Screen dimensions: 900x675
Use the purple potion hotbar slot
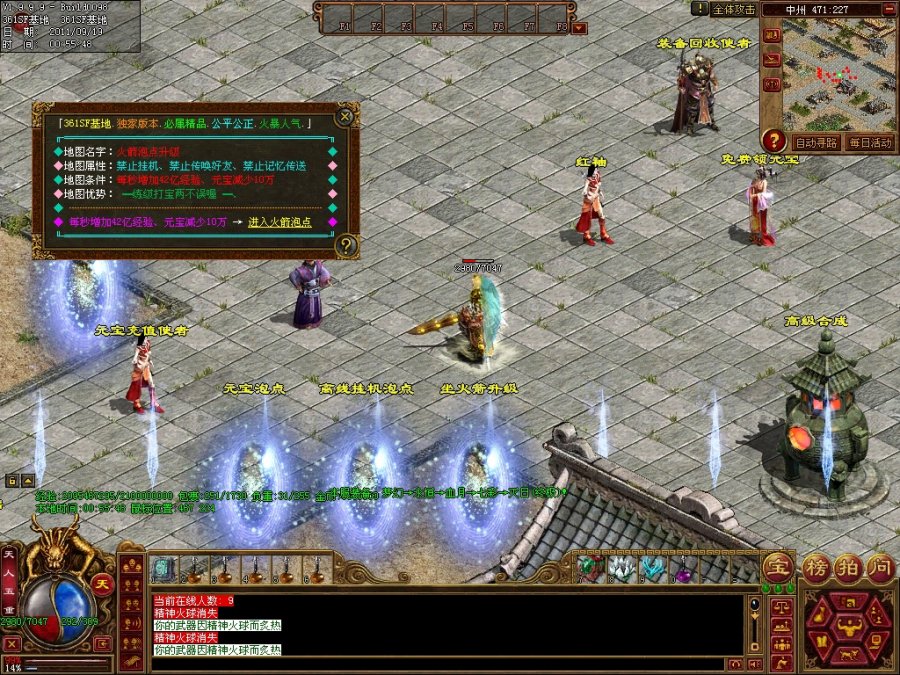(684, 569)
